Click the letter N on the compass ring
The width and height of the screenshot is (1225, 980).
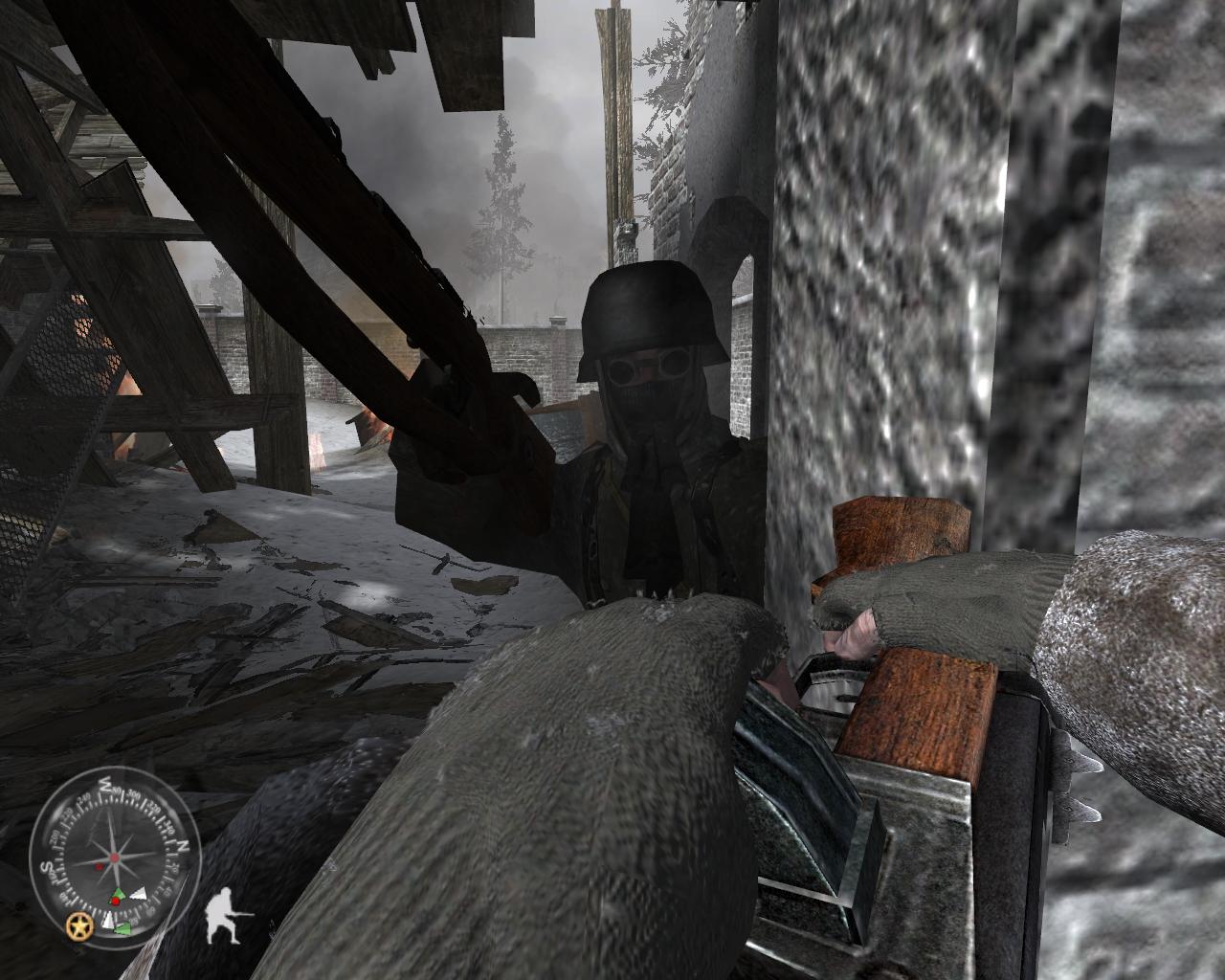183,845
